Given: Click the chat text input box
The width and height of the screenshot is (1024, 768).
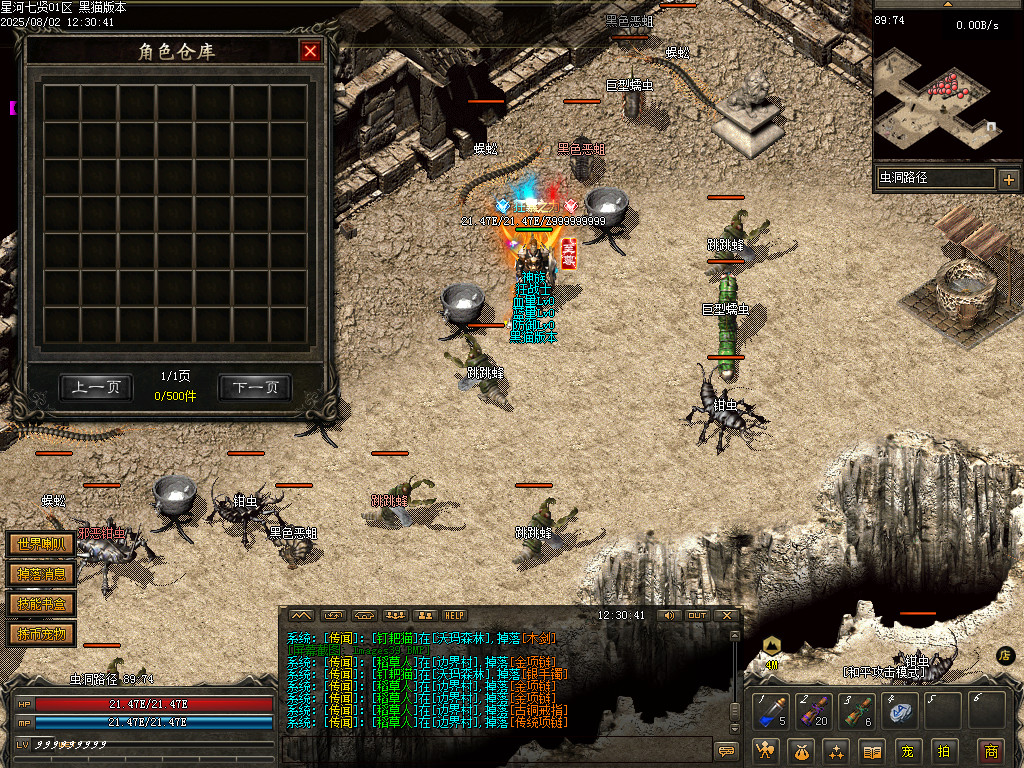Looking at the screenshot, I should [495, 749].
